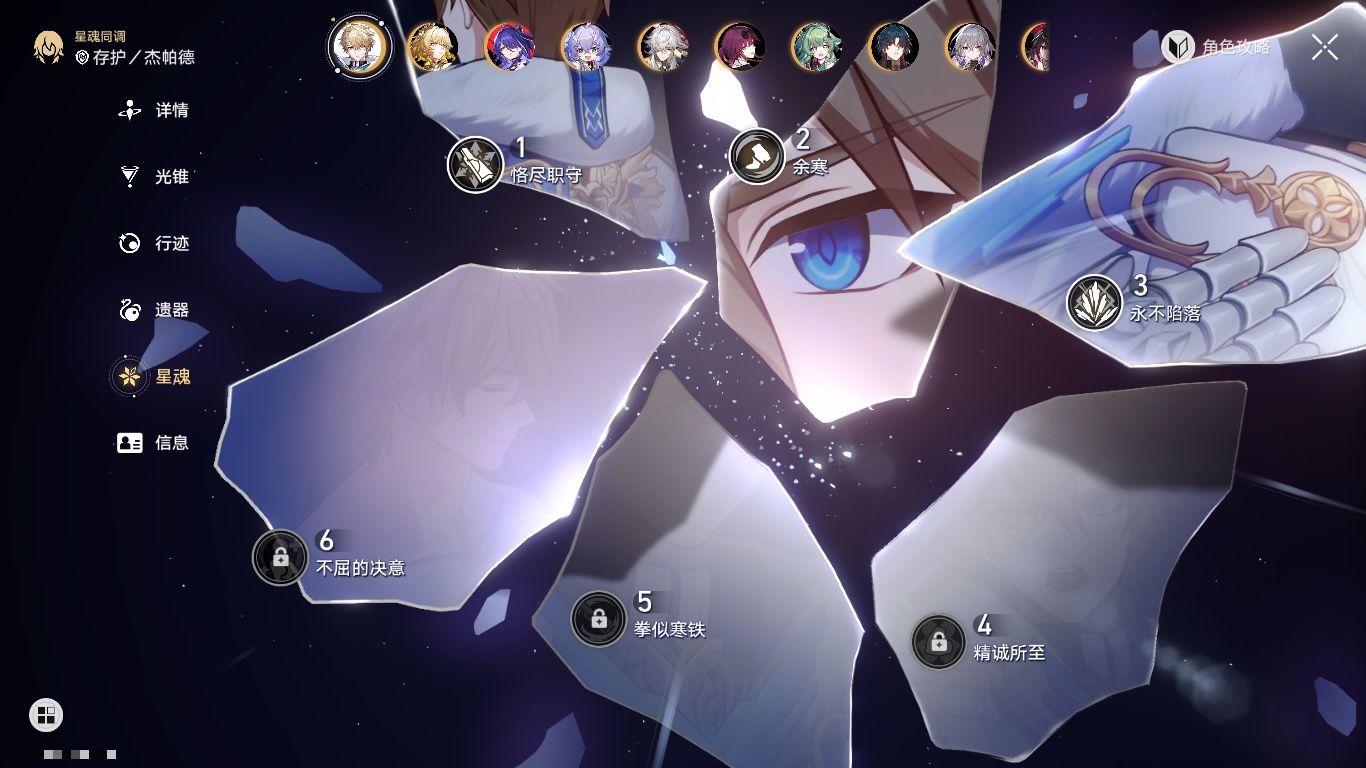Open the 详情 details page
1366x768 pixels.
(x=155, y=111)
